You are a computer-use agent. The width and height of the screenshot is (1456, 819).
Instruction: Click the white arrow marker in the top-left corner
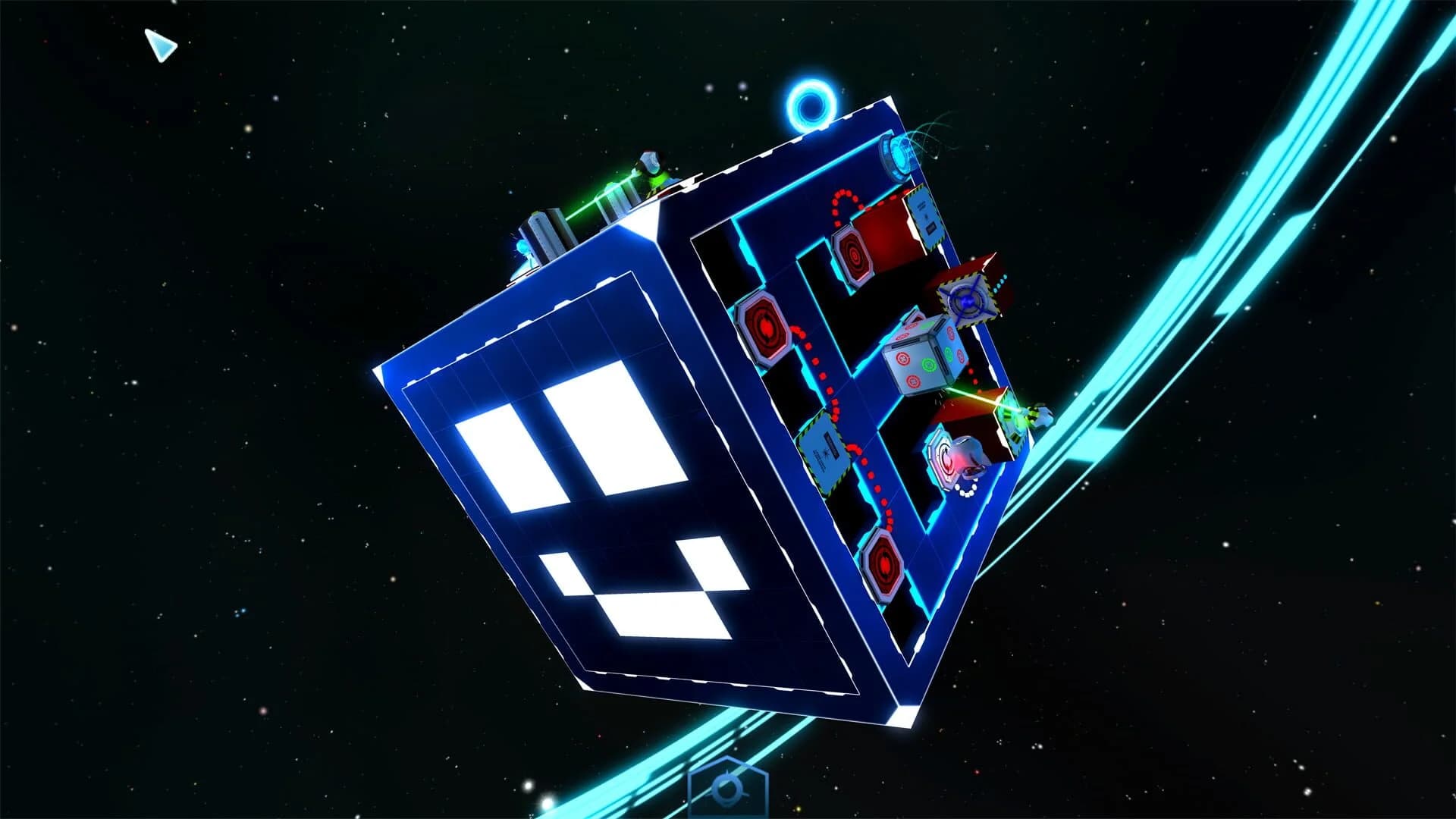[161, 47]
